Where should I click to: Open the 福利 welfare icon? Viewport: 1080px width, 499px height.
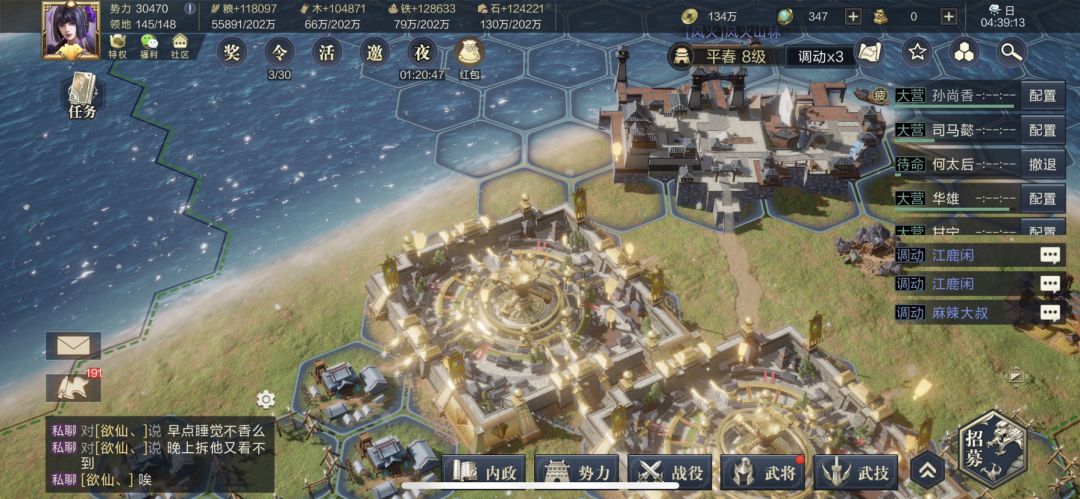(149, 46)
